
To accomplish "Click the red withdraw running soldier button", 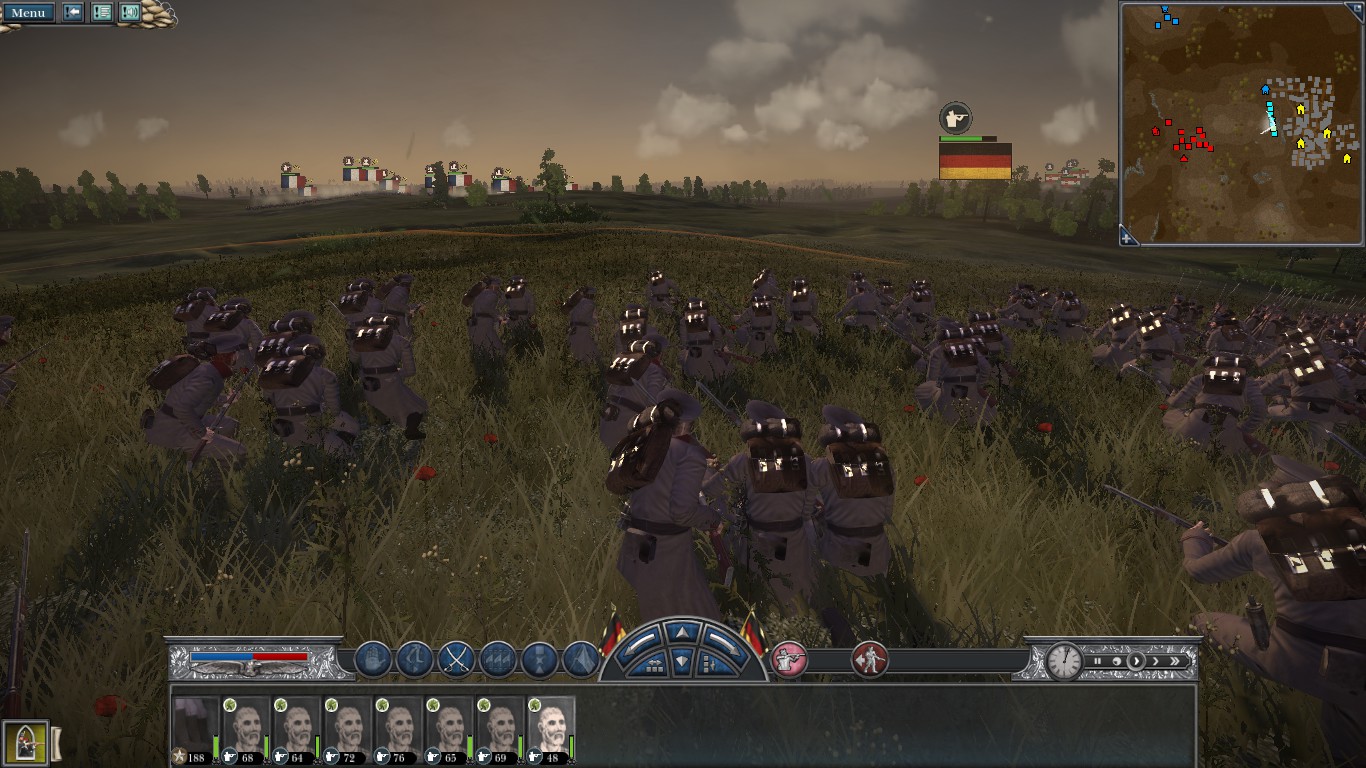I will point(870,659).
